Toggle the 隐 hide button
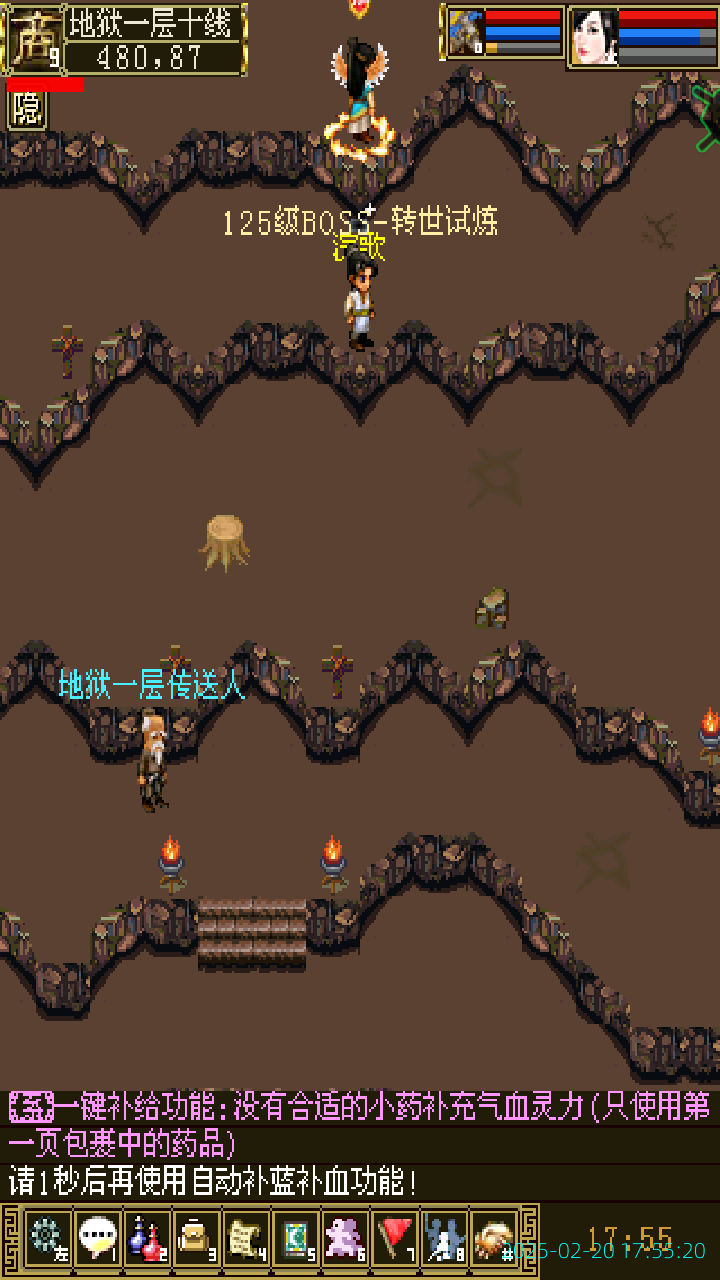 (27, 110)
